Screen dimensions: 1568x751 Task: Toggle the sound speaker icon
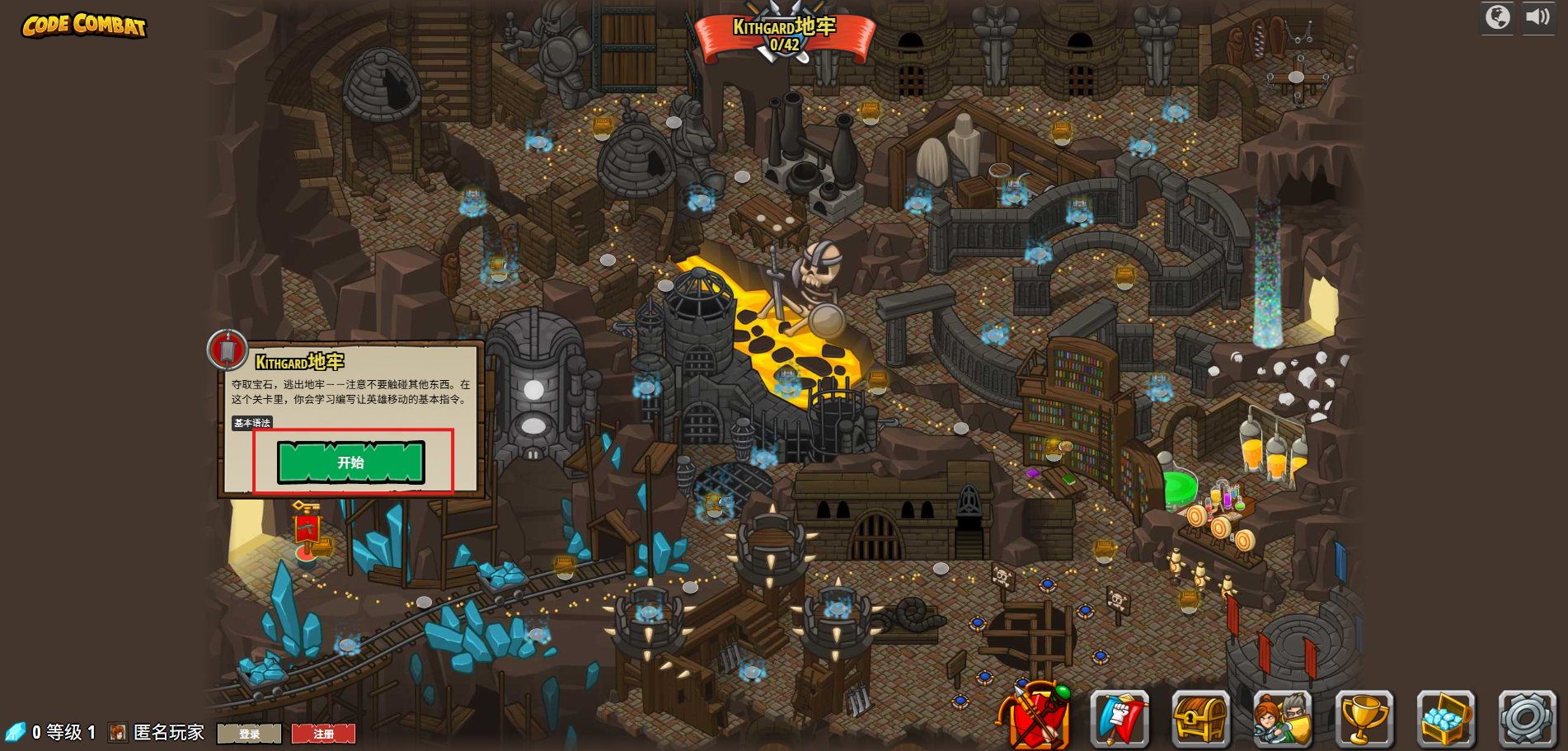click(1537, 17)
